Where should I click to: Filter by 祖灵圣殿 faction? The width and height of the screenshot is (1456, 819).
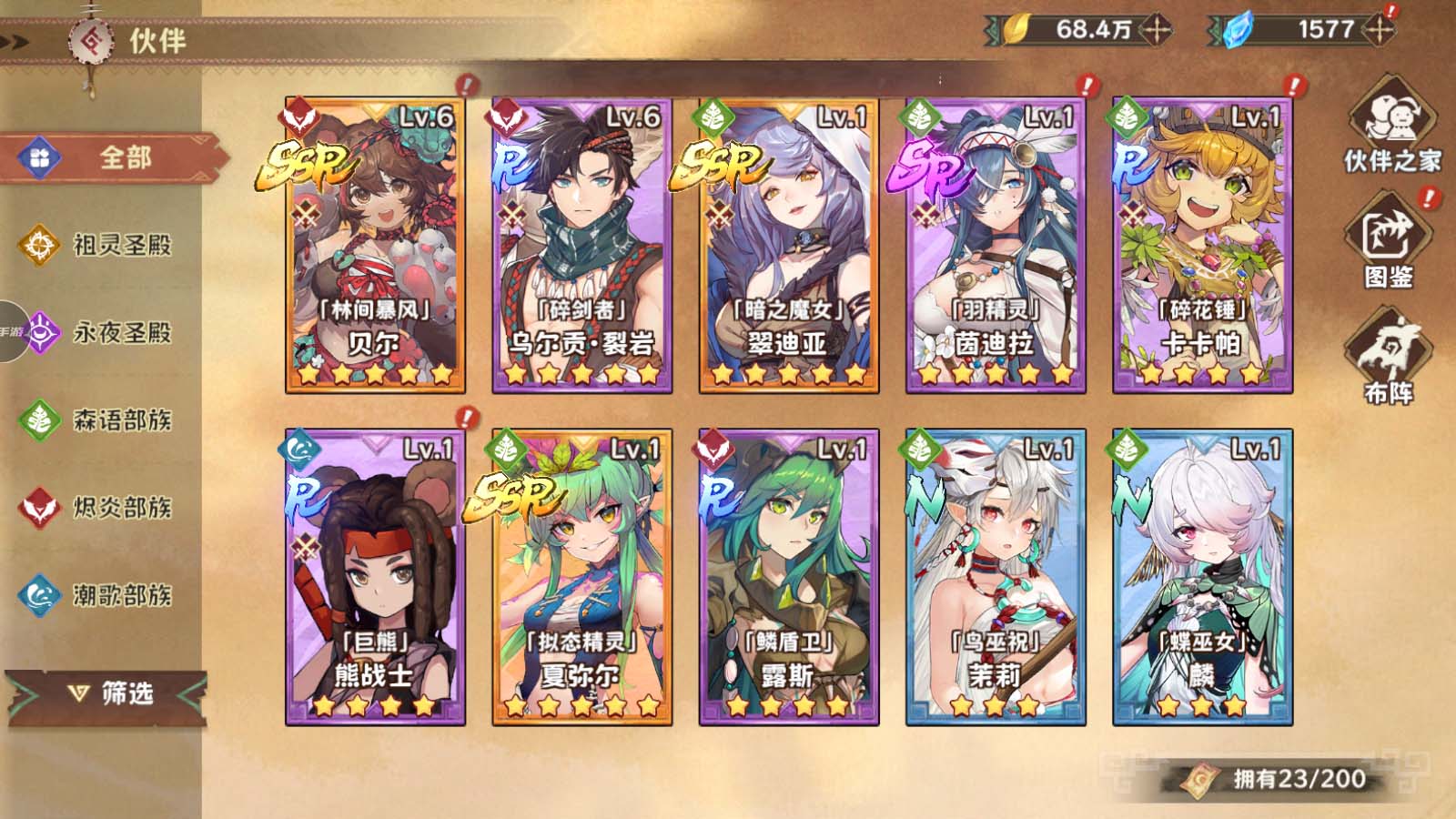[100, 245]
